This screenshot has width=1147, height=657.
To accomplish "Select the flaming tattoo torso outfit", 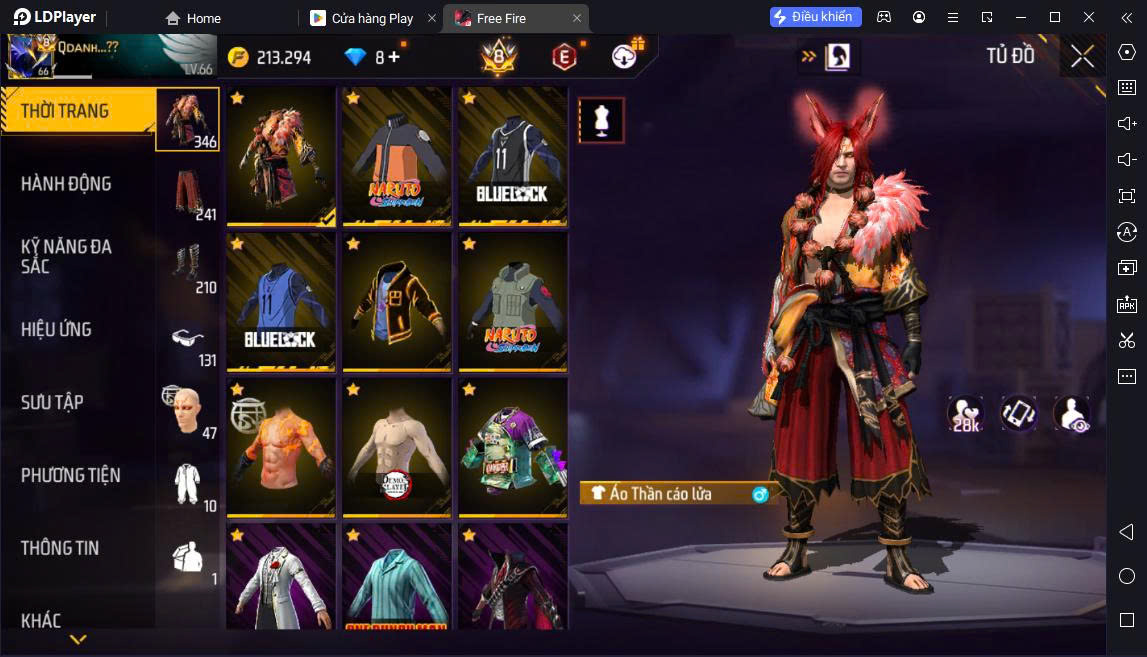I will coord(281,448).
